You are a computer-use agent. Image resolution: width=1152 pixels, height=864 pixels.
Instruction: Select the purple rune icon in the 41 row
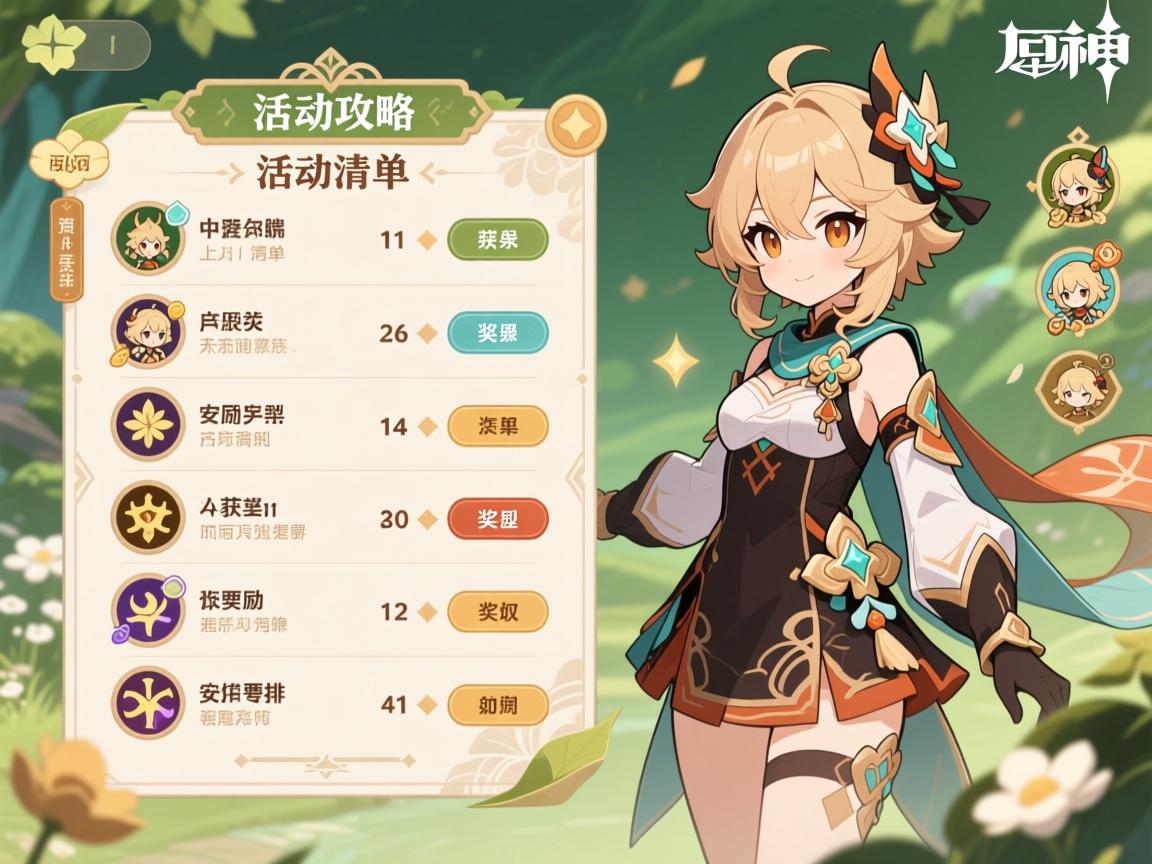pyautogui.click(x=147, y=703)
